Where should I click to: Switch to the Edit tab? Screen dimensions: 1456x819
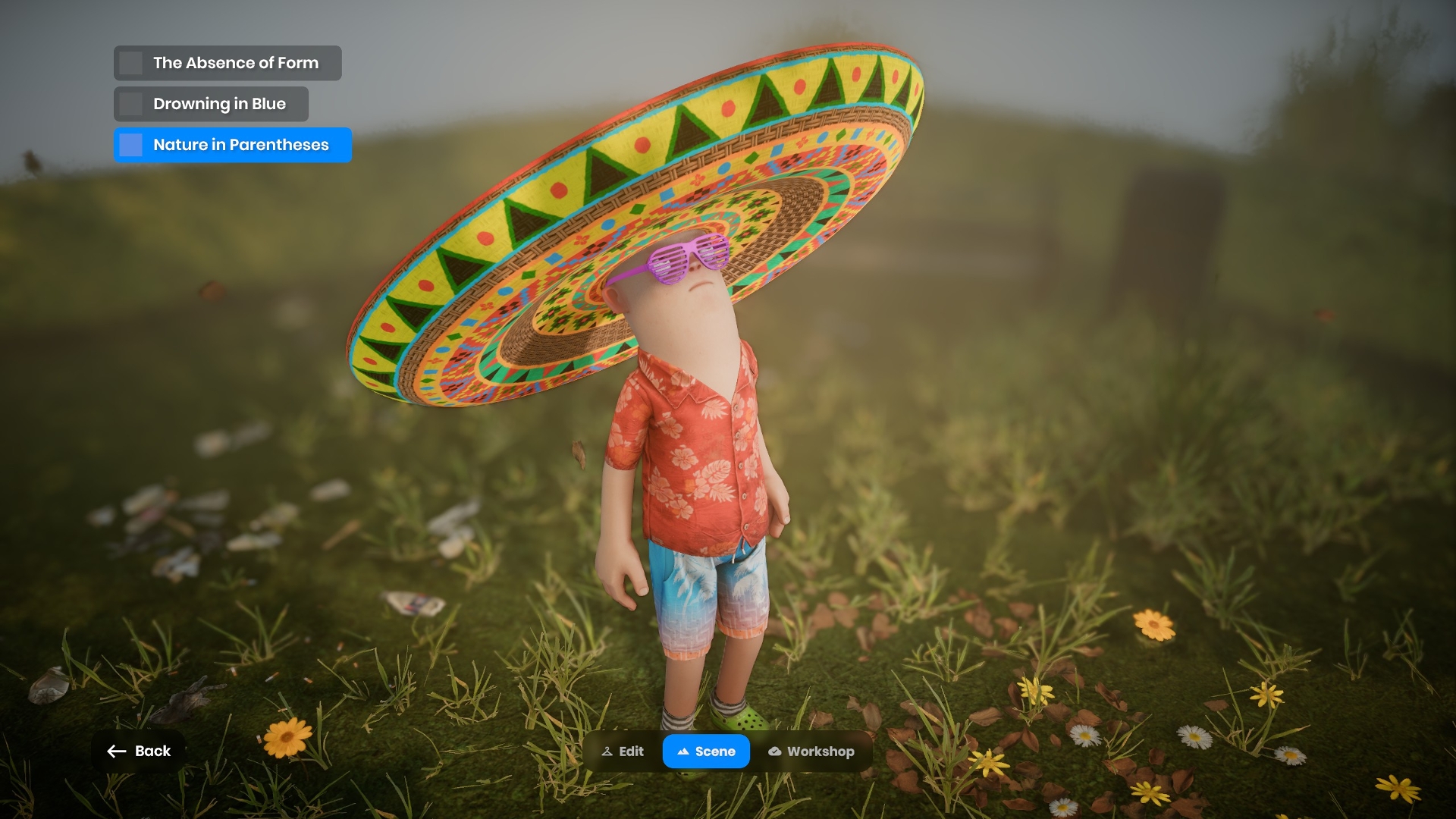pos(623,752)
